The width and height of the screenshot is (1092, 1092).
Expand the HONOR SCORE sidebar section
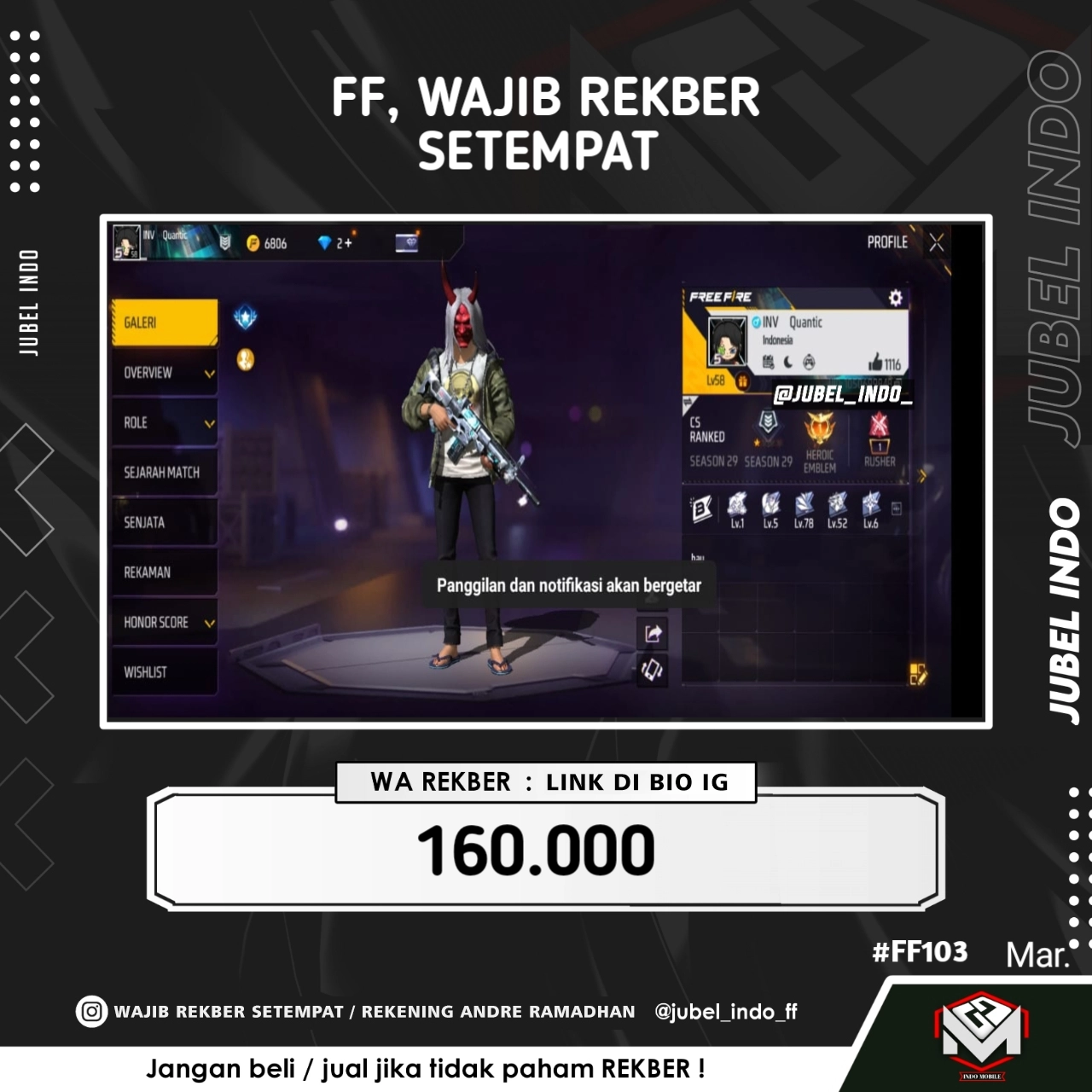click(164, 623)
